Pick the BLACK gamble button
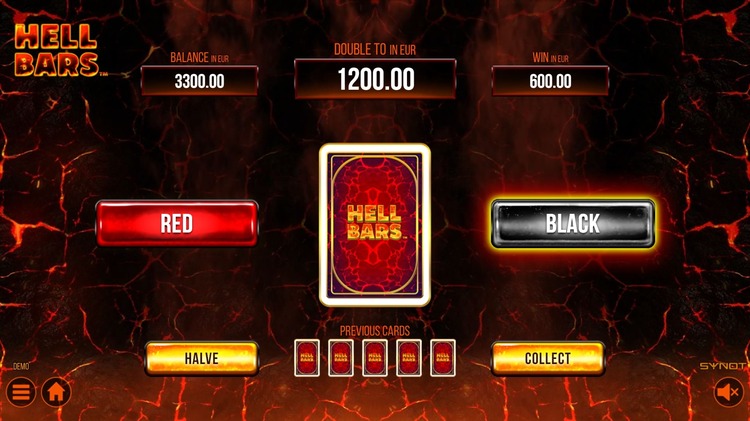Viewport: 750px width, 421px height. (x=572, y=223)
